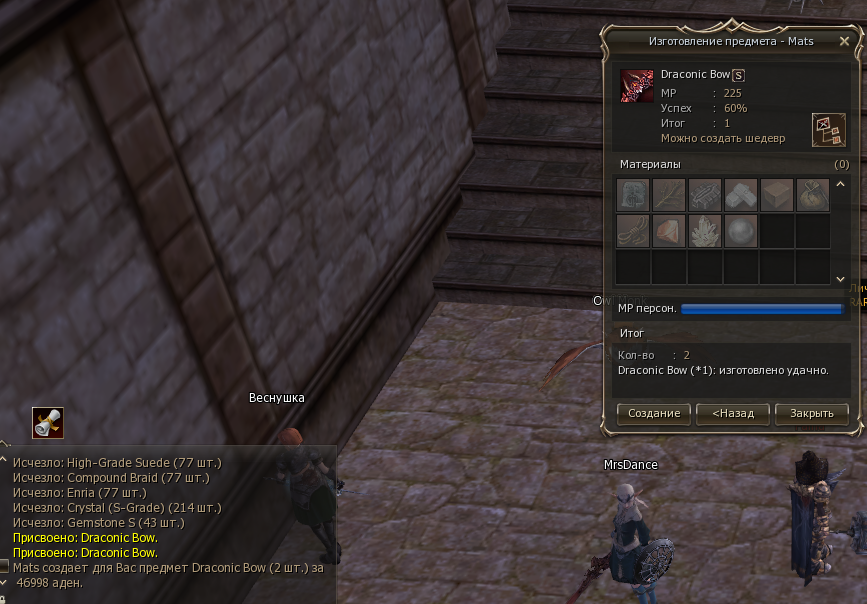Open the recipe tree diagram icon
Image resolution: width=867 pixels, height=604 pixels.
pos(828,130)
